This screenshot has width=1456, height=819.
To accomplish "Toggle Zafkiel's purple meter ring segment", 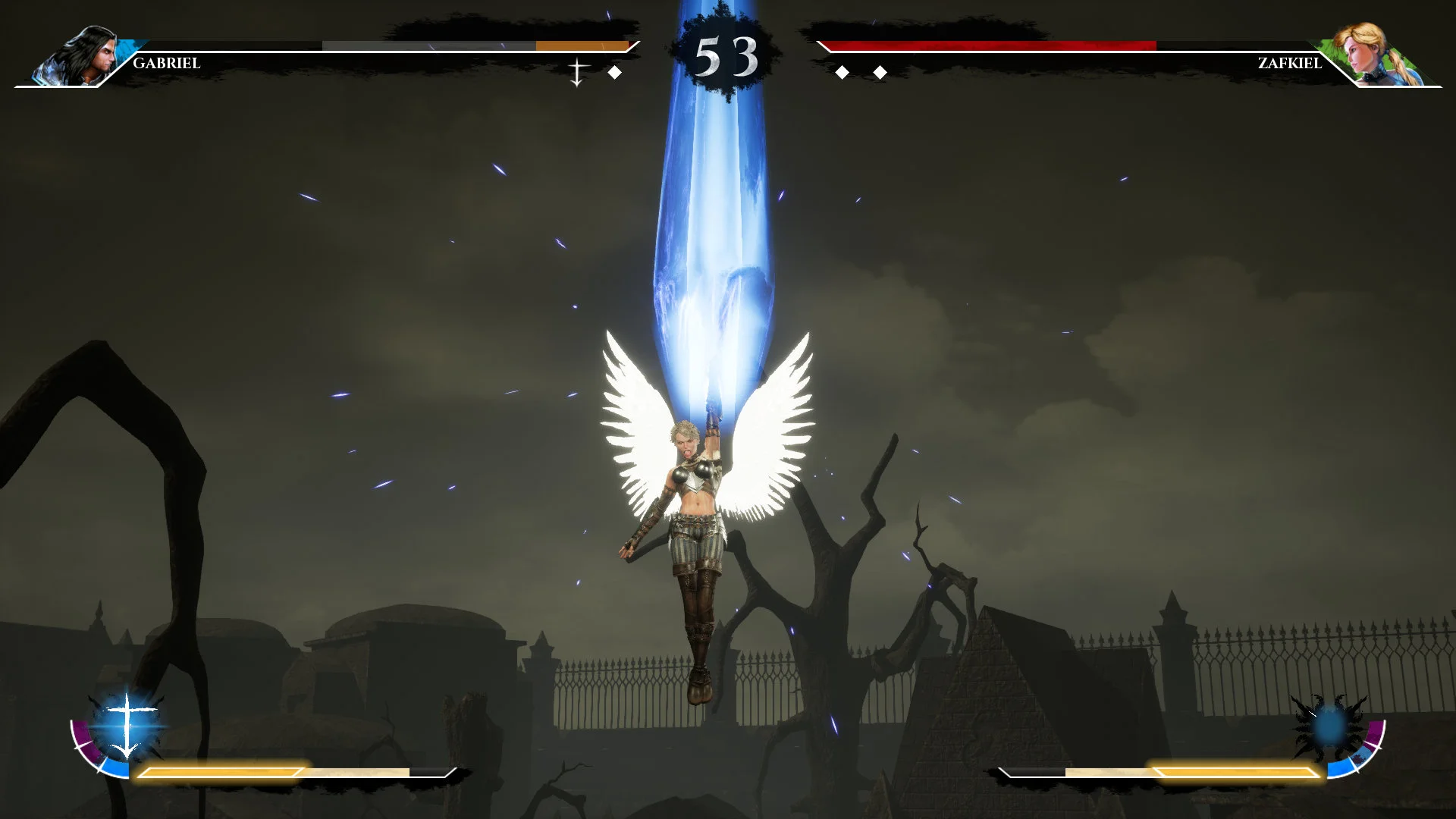I will [x=1374, y=733].
